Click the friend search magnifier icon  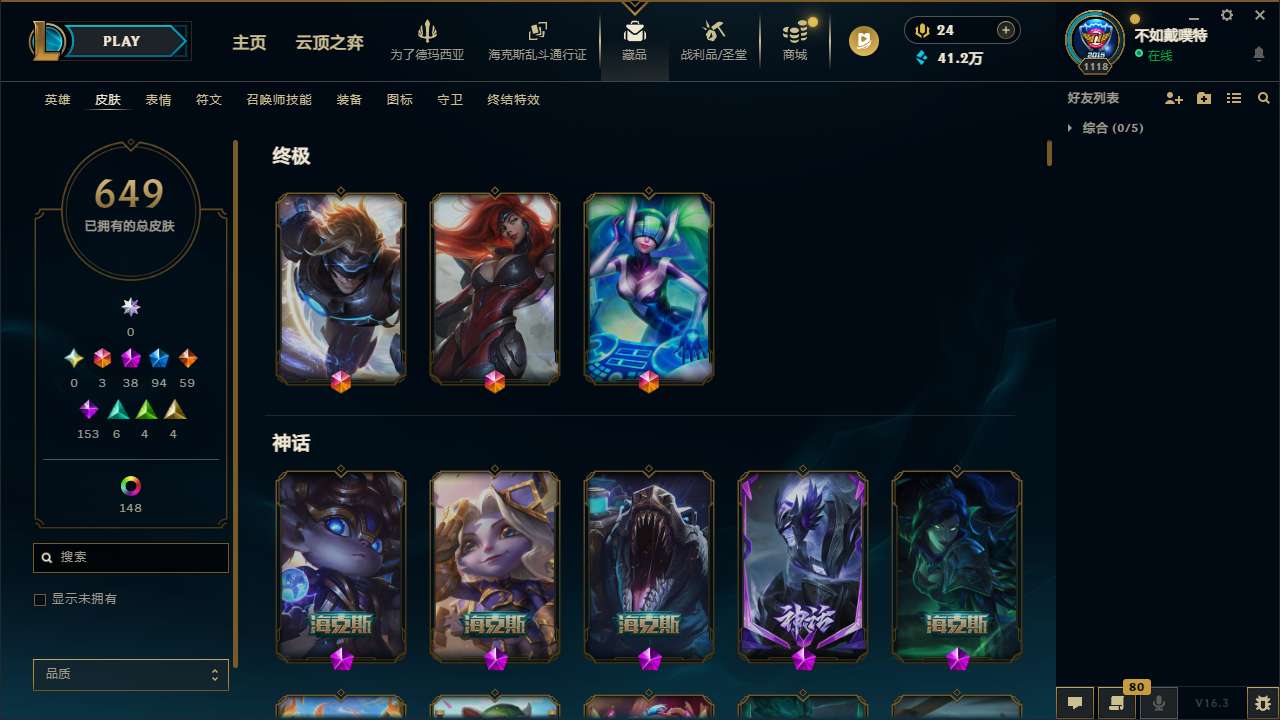(x=1263, y=98)
